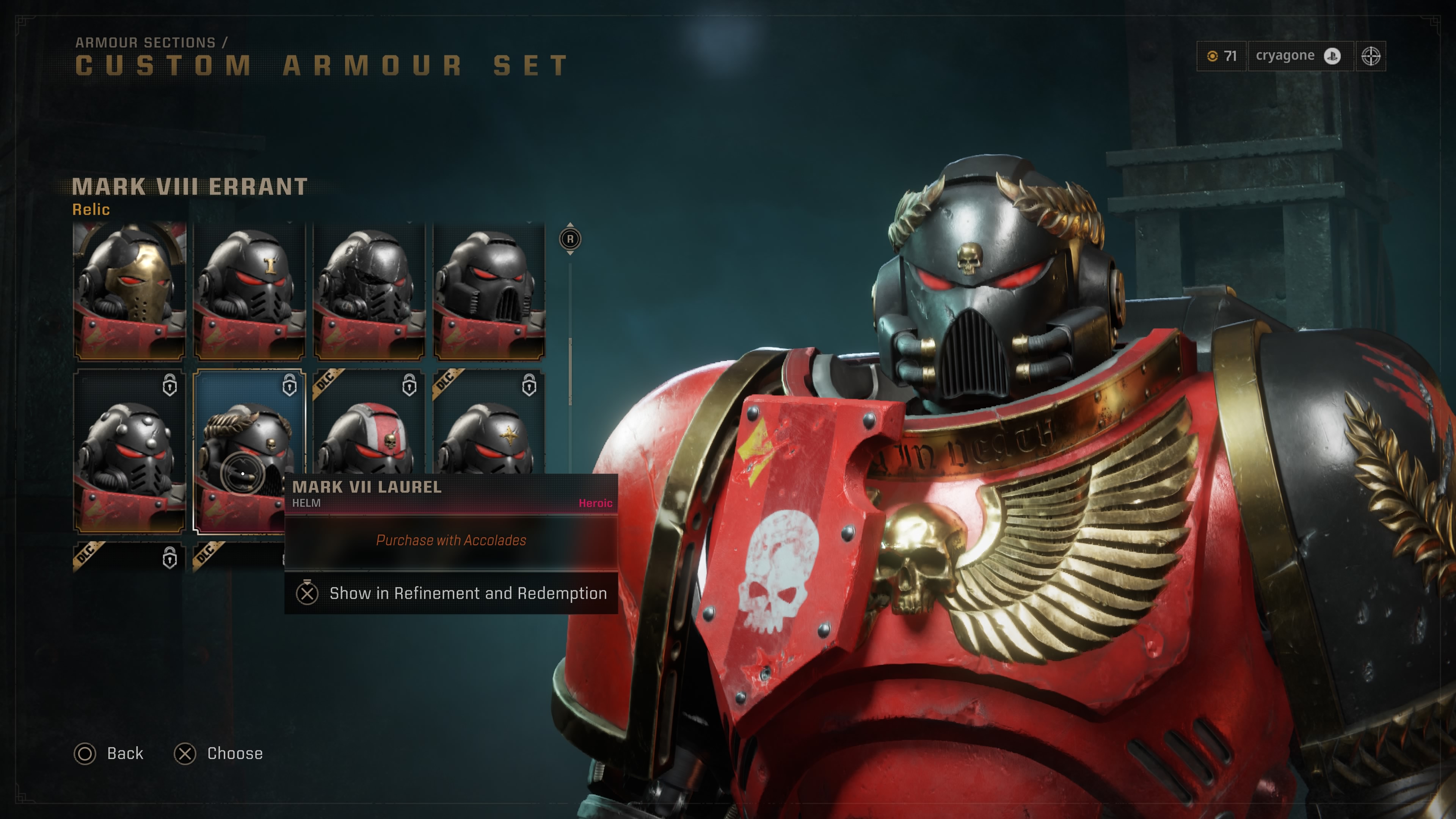Image resolution: width=1456 pixels, height=819 pixels.
Task: Select the gold-faced helm thumbnail
Action: [x=129, y=291]
